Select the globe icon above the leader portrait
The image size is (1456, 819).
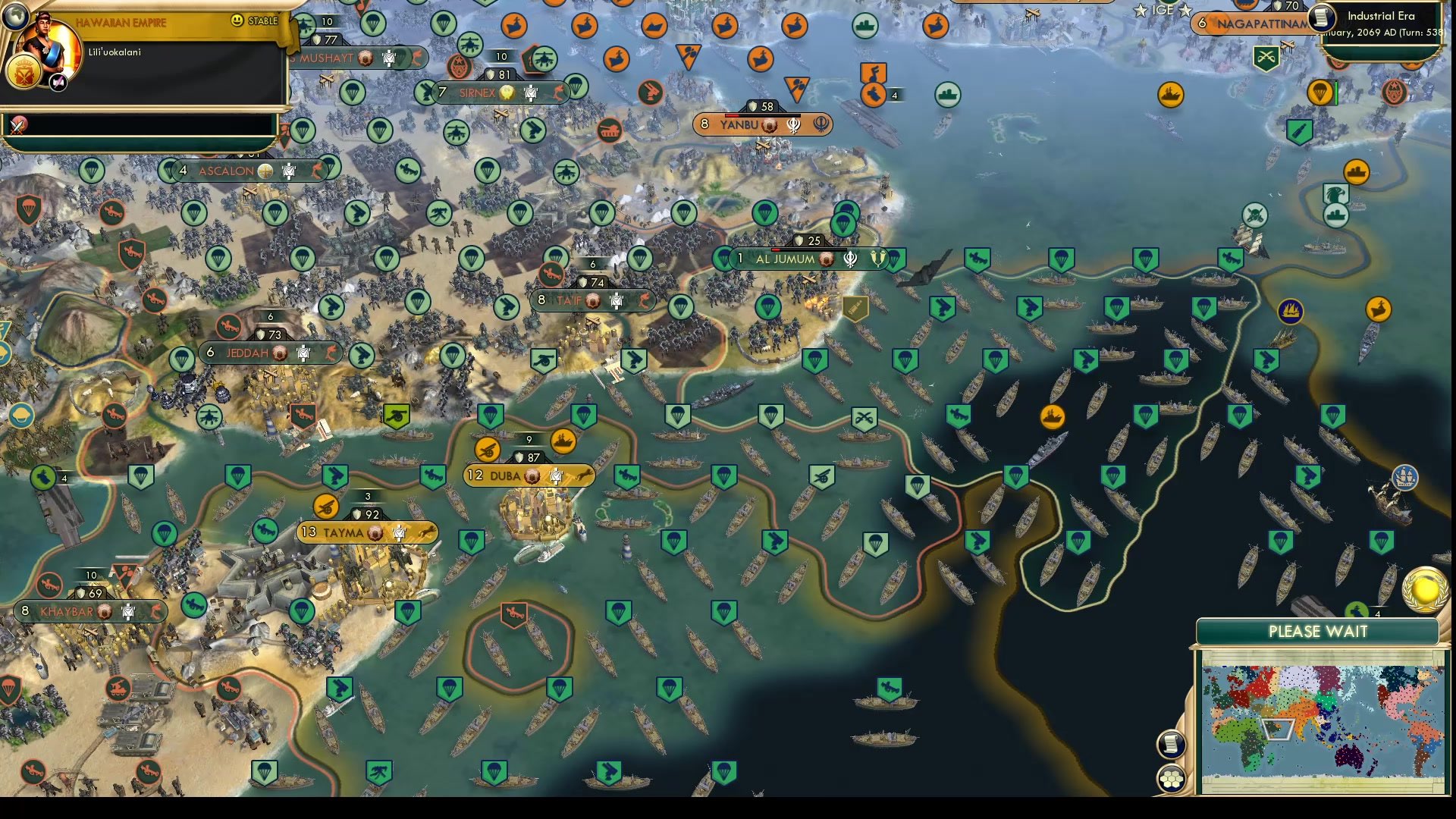coord(15,17)
